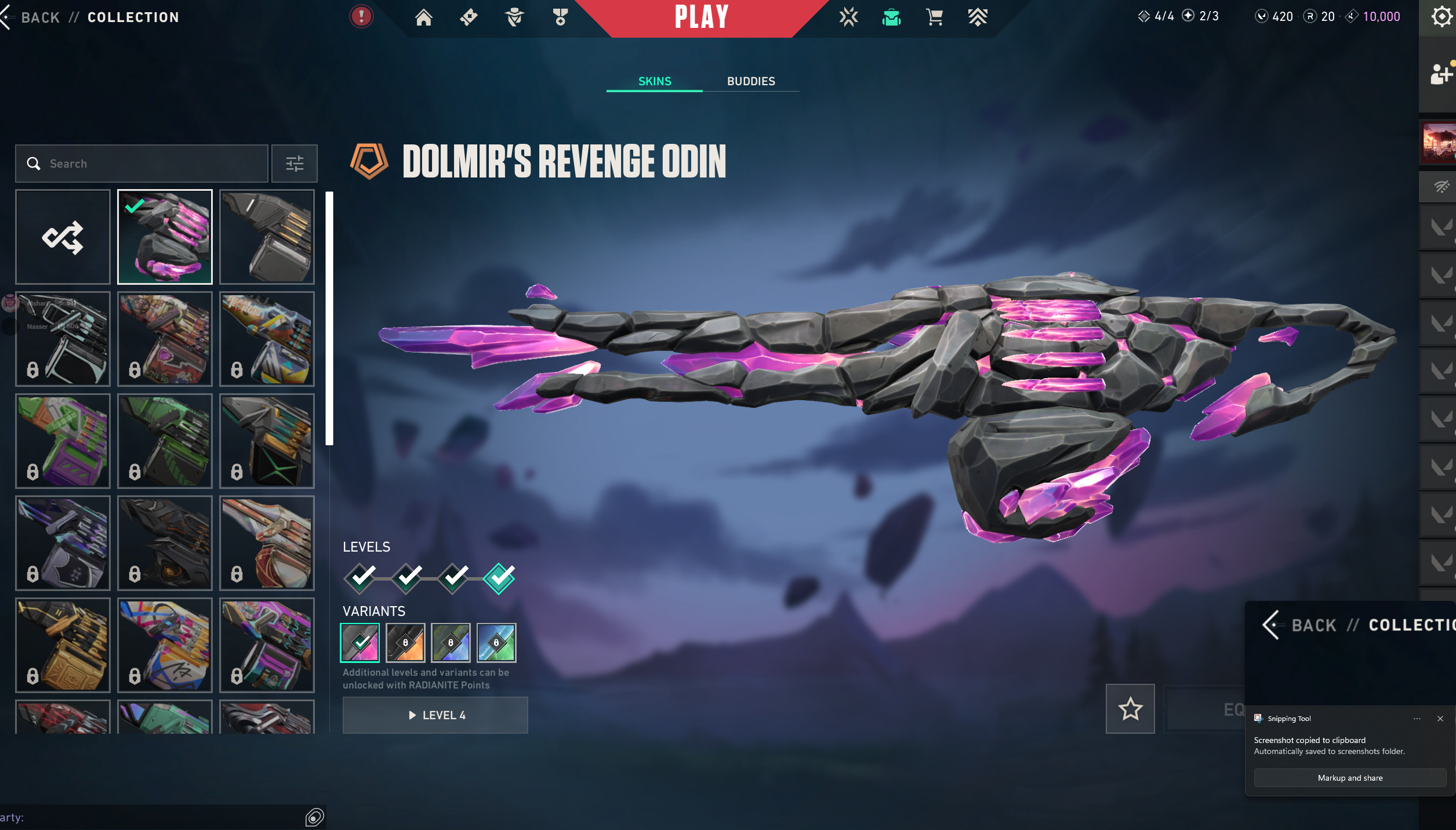Select the default black Odin skin
This screenshot has height=830, width=1456.
tap(267, 237)
